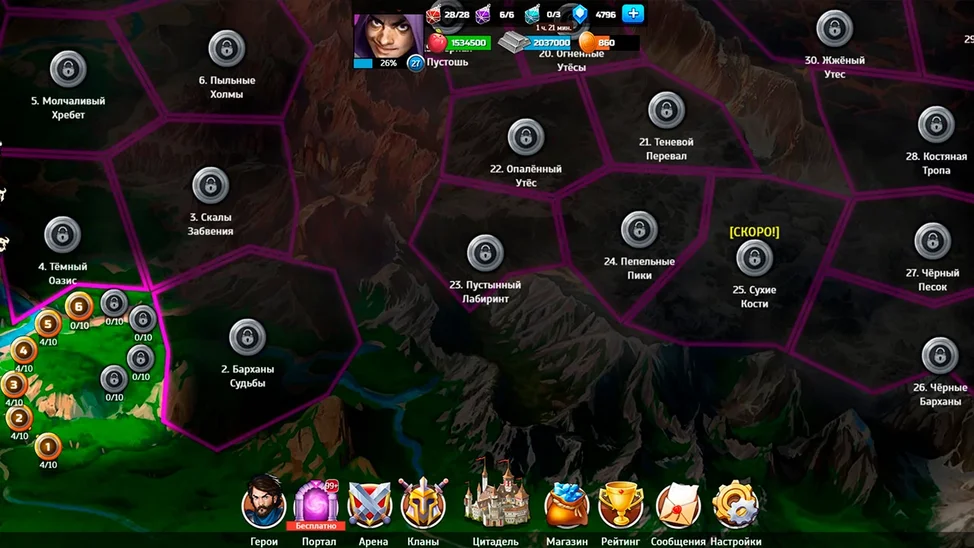
Task: Click the lock for 25. Сухие Кости
Action: (x=754, y=258)
